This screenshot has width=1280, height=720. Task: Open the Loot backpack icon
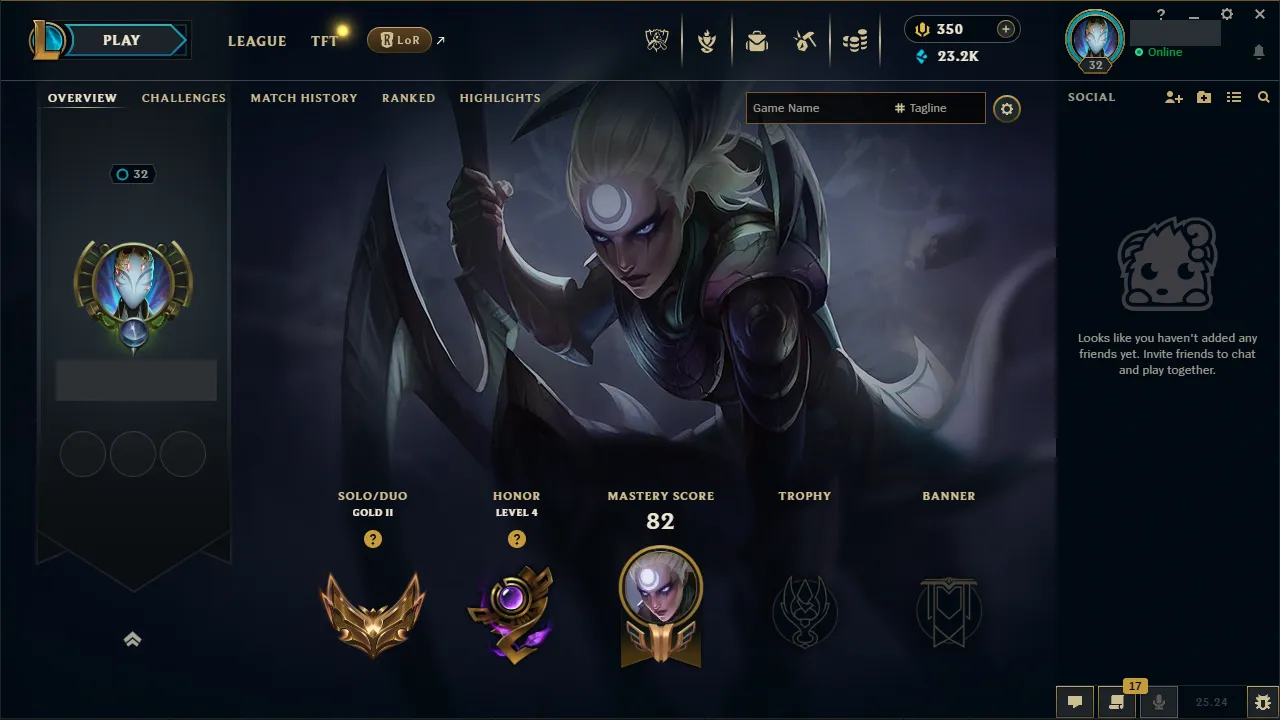757,40
